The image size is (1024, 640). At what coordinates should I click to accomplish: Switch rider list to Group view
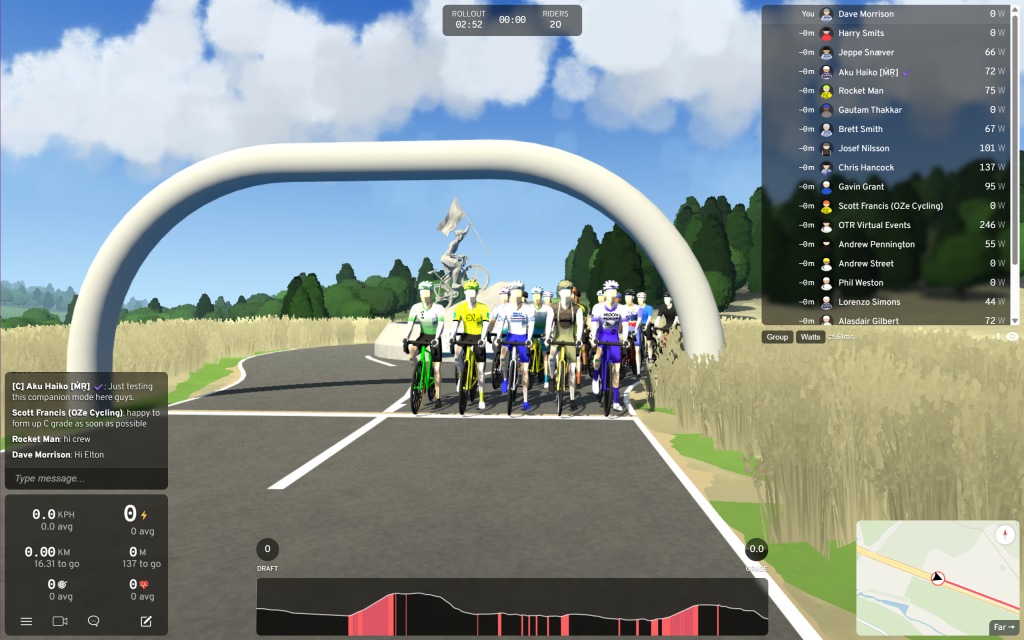(777, 337)
